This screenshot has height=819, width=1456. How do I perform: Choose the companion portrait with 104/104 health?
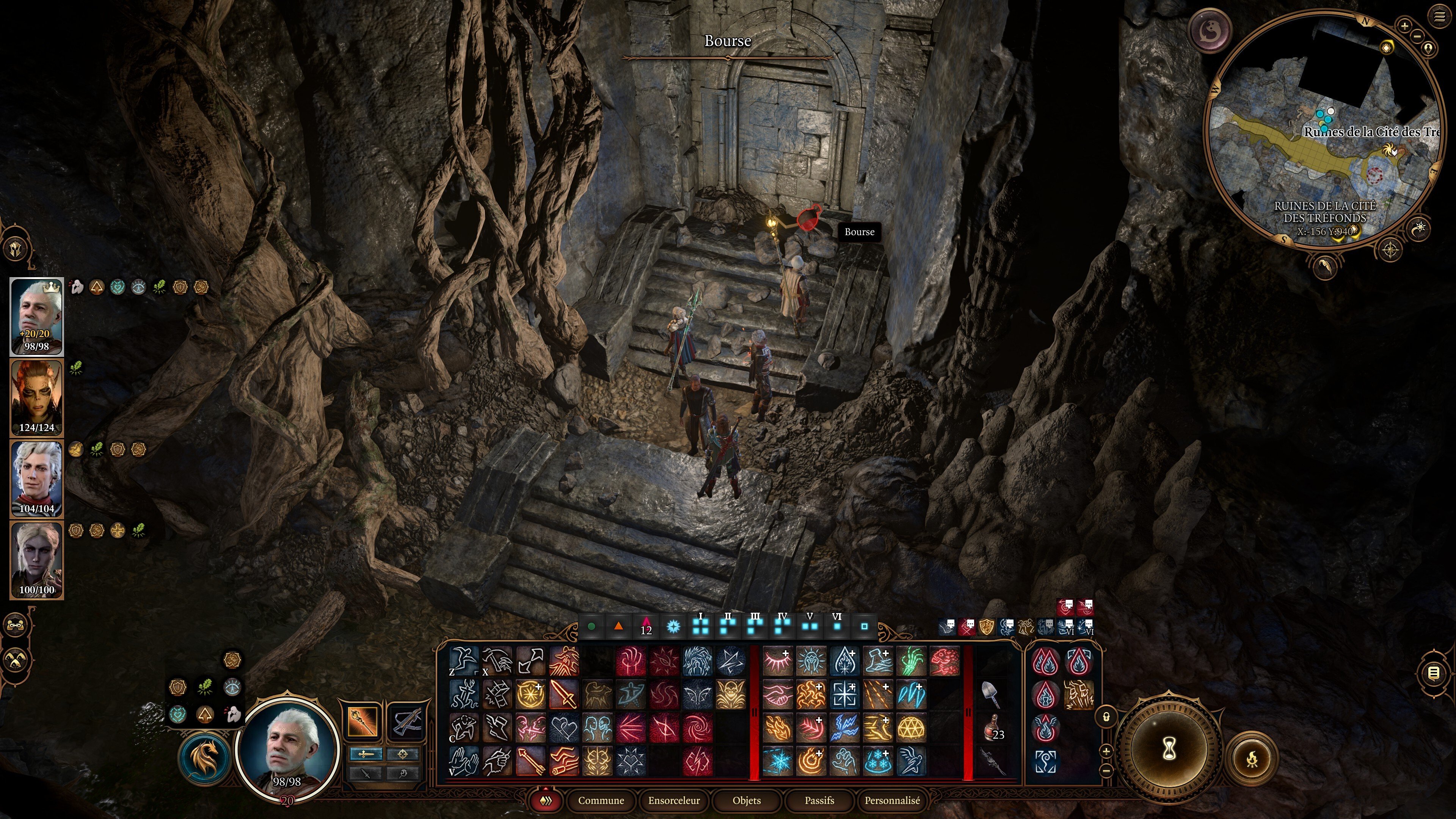(37, 478)
